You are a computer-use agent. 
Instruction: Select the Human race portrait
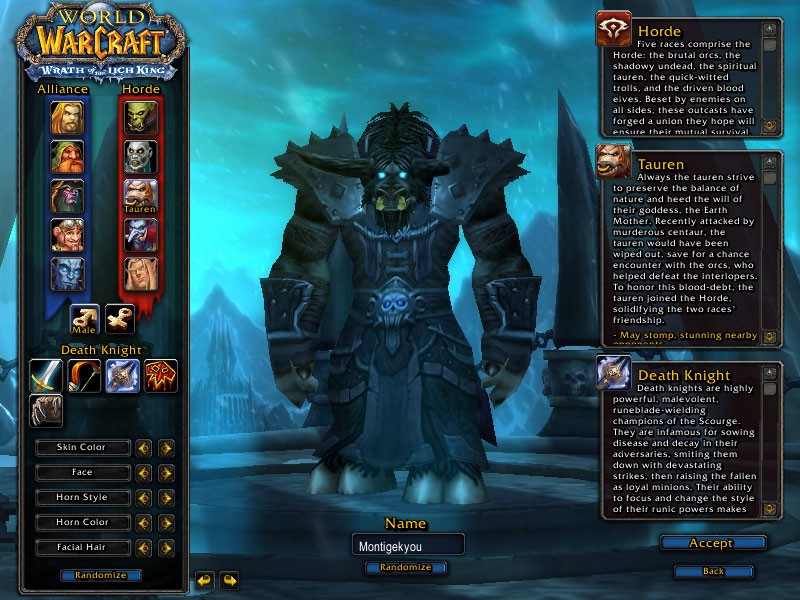click(68, 118)
